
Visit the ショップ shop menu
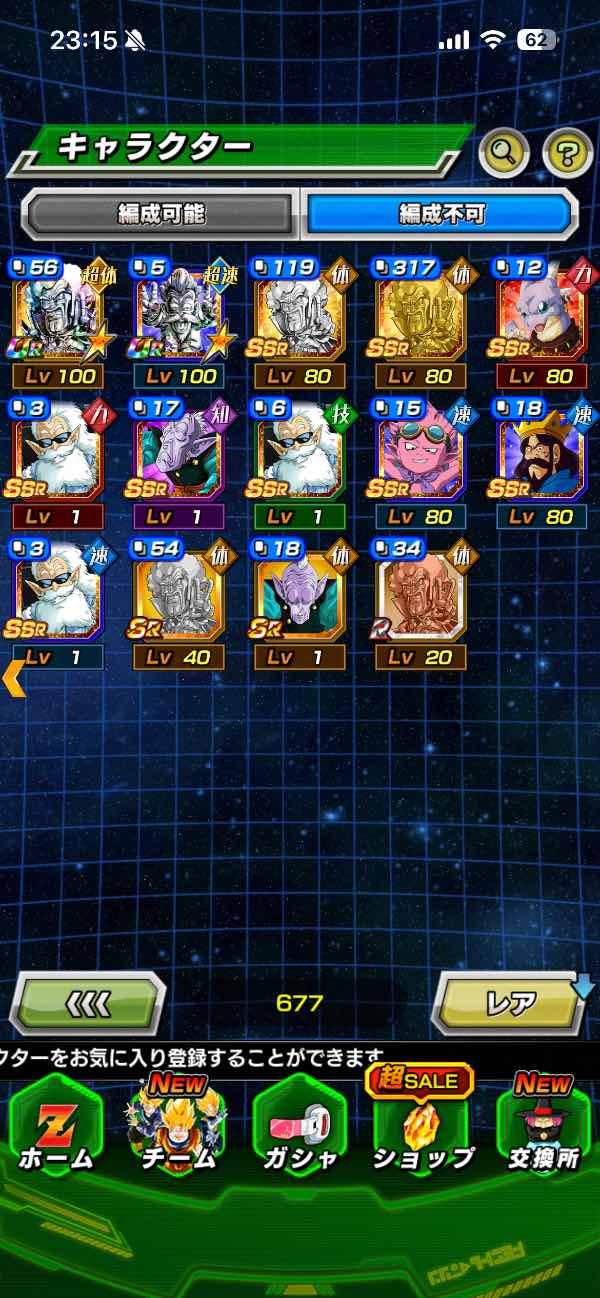[421, 1130]
